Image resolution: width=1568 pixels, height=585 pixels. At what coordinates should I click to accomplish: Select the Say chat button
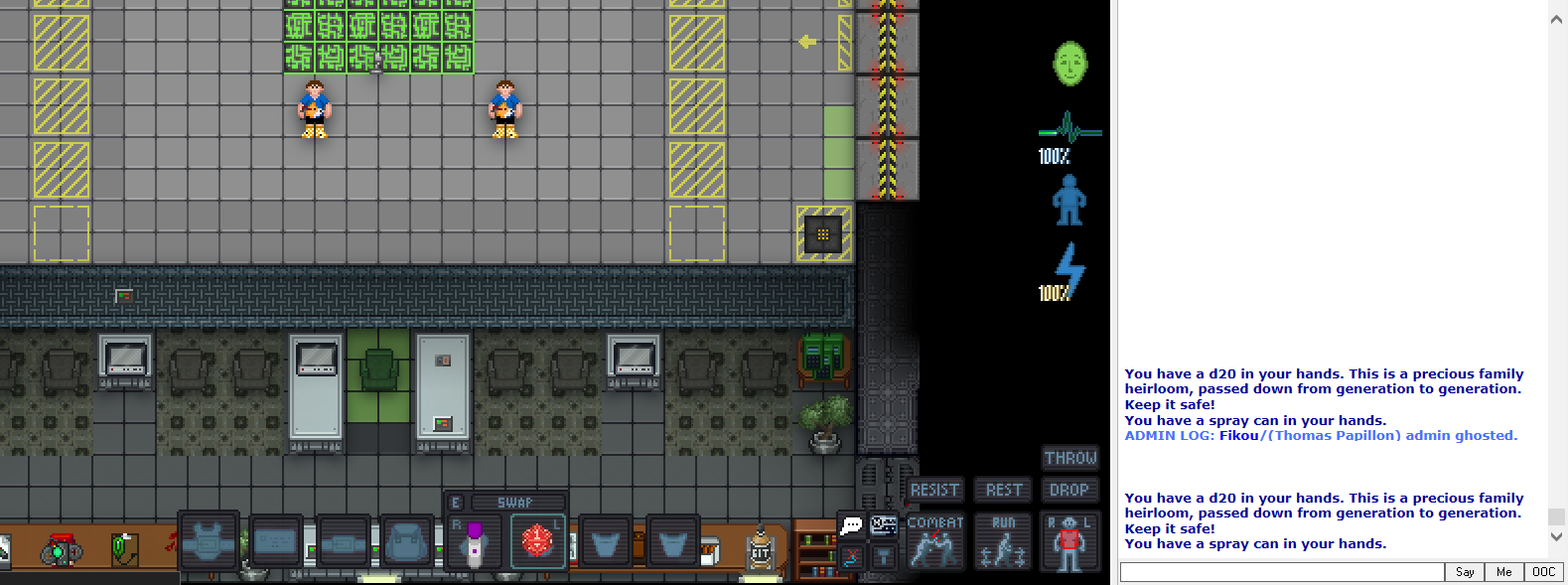pyautogui.click(x=1465, y=572)
